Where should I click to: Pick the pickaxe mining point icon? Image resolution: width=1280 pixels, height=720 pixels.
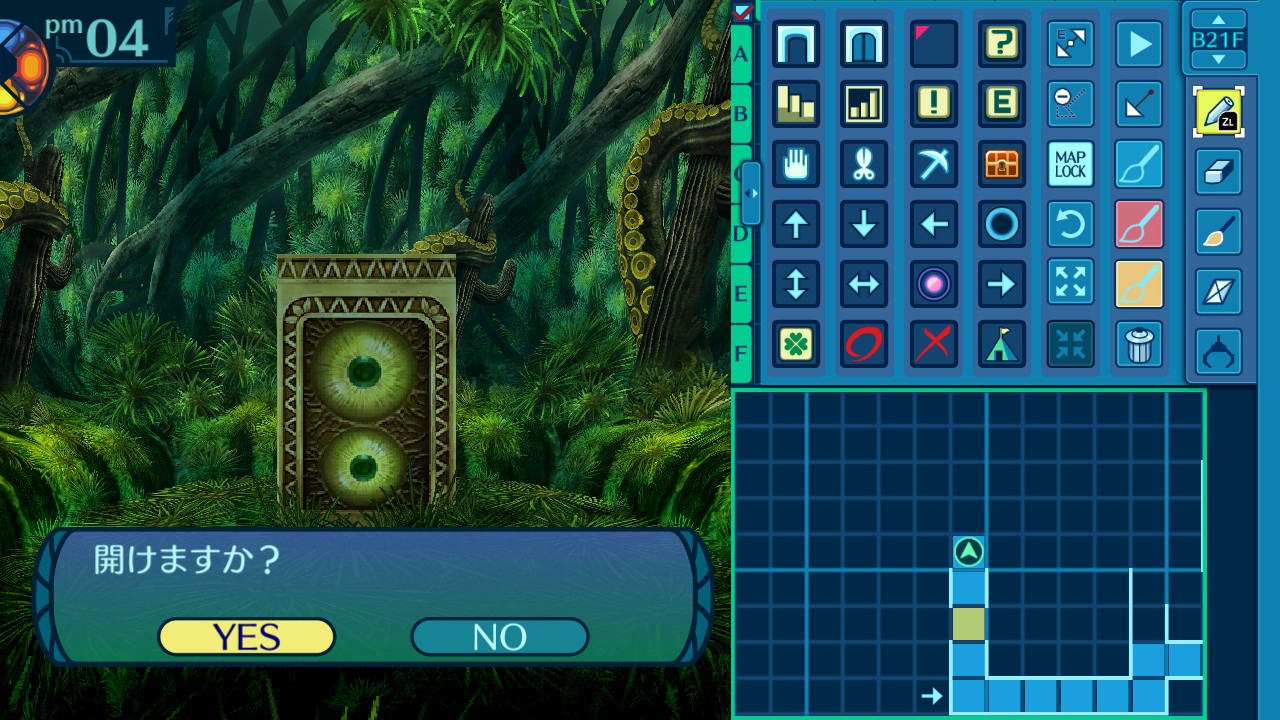pyautogui.click(x=934, y=164)
